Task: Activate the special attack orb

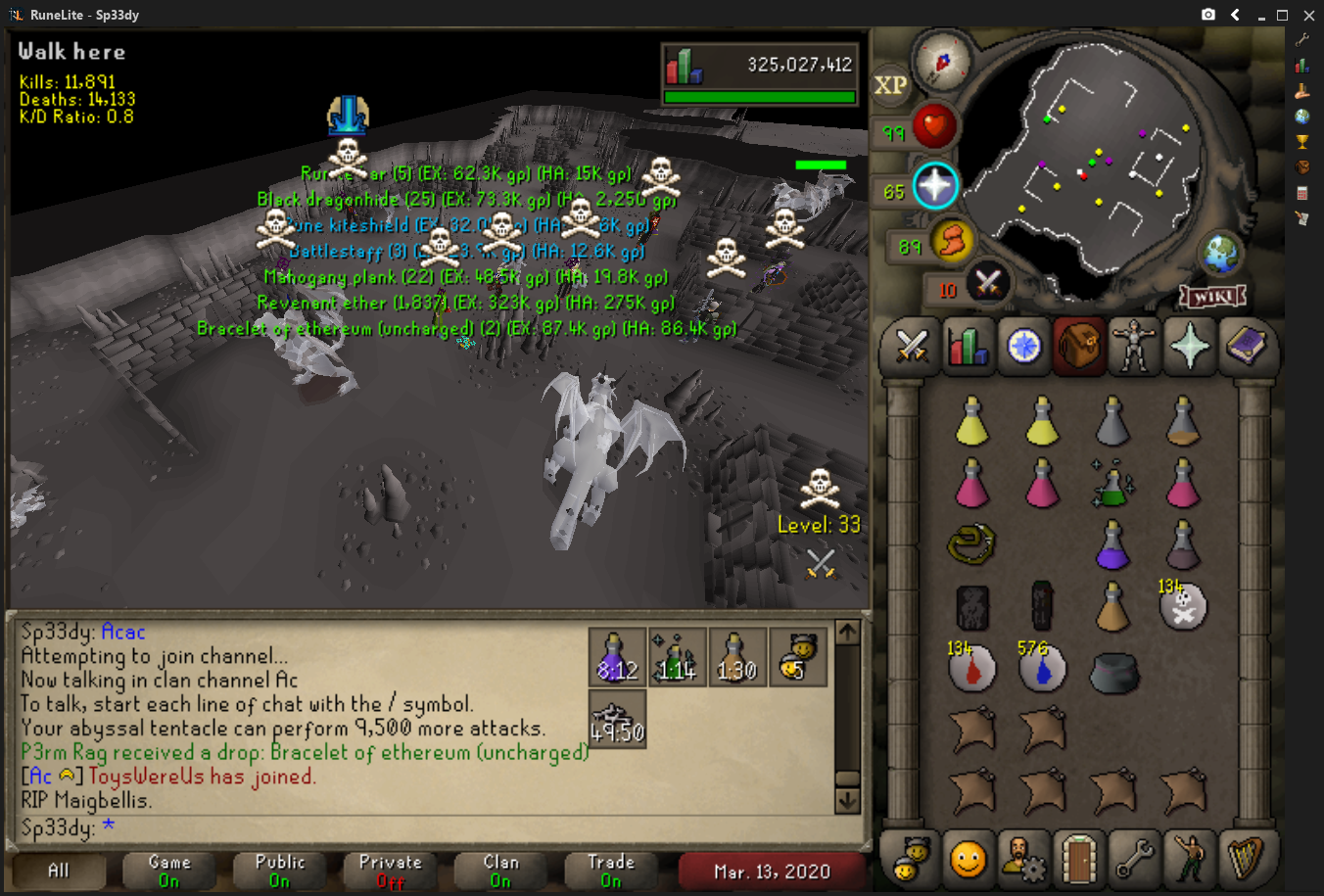Action: (x=987, y=284)
